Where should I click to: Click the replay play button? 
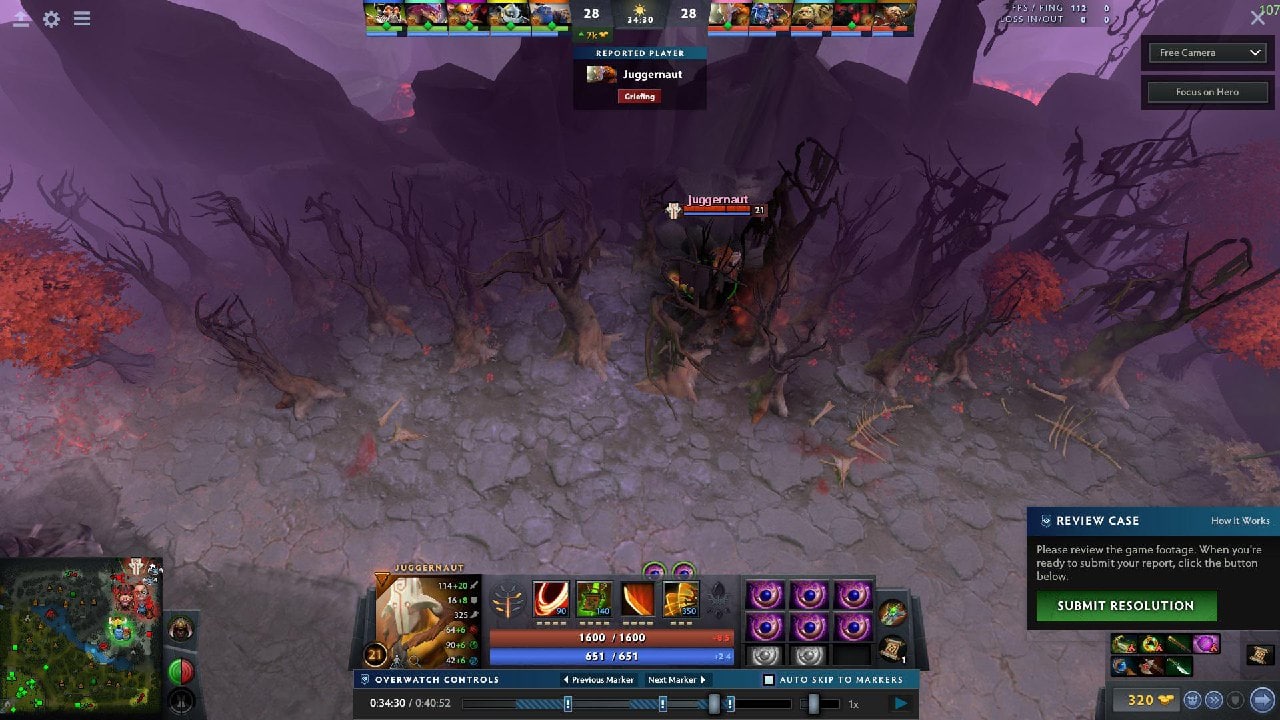(x=901, y=704)
